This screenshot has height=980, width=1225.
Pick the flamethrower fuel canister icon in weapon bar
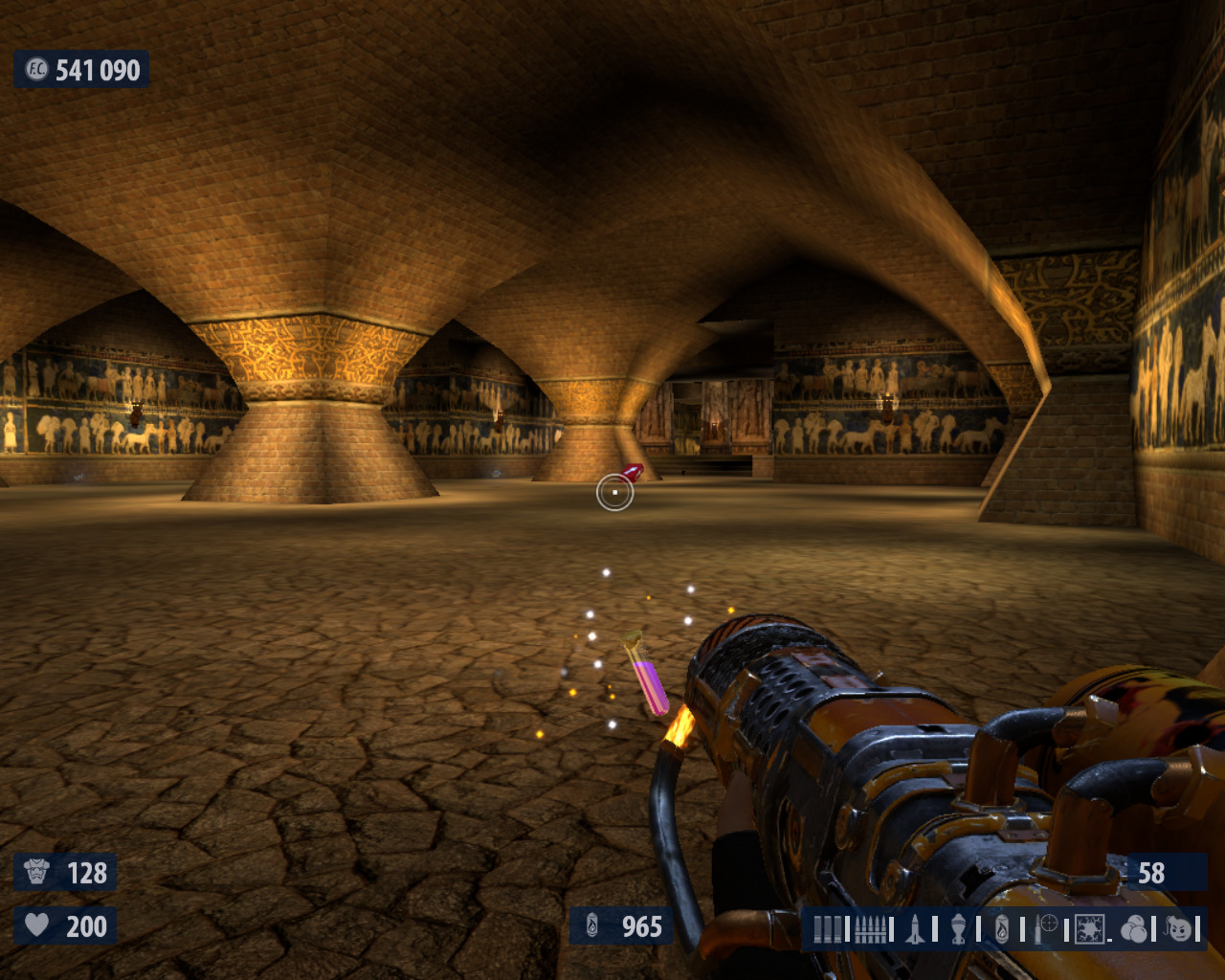pos(1001,928)
